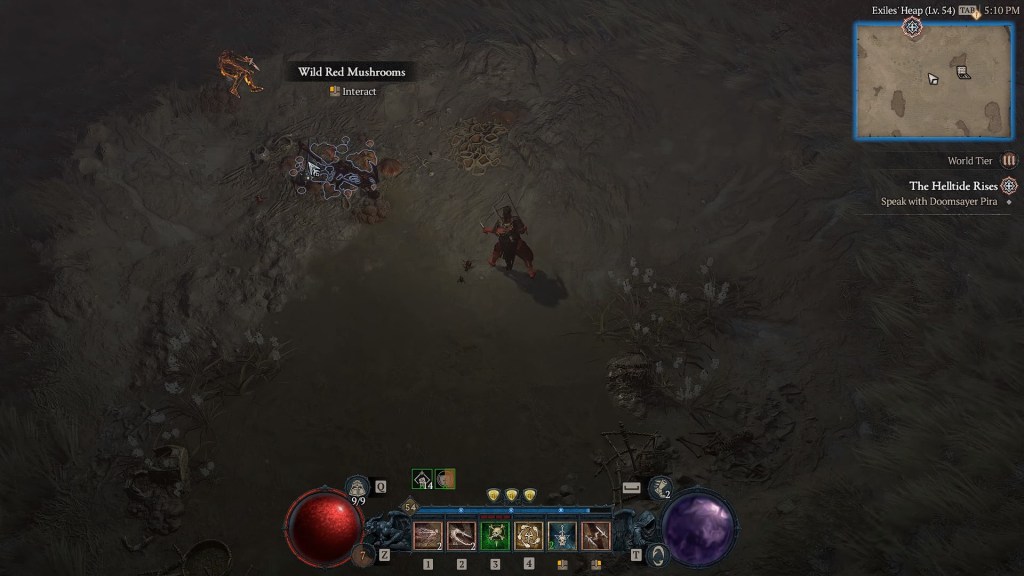Use the blue skull with dagger skill
The width and height of the screenshot is (1024, 576).
(562, 537)
